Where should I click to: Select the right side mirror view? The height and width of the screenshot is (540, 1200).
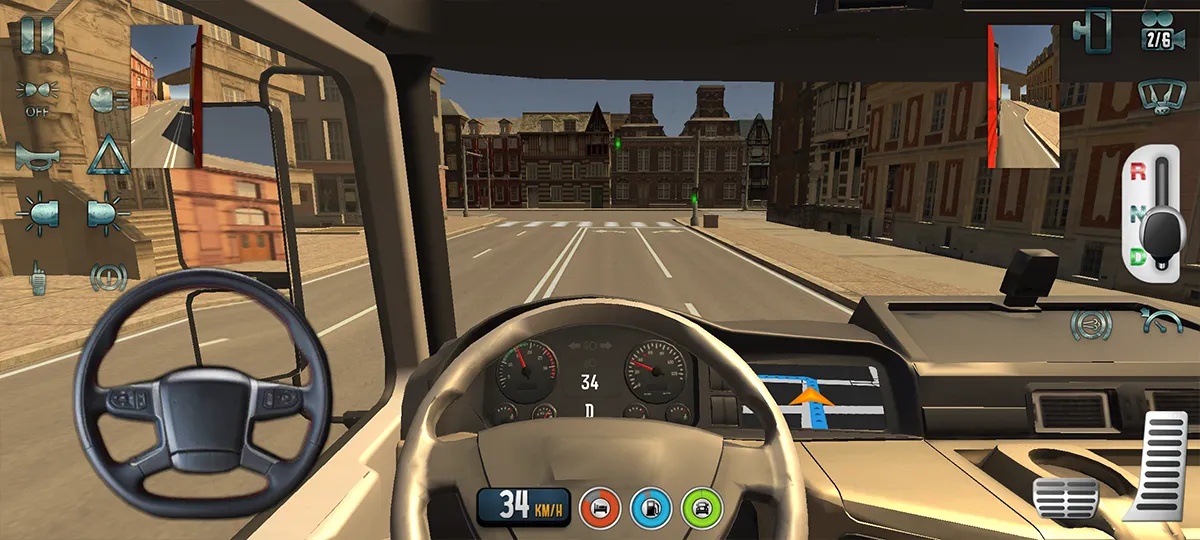tap(1024, 96)
